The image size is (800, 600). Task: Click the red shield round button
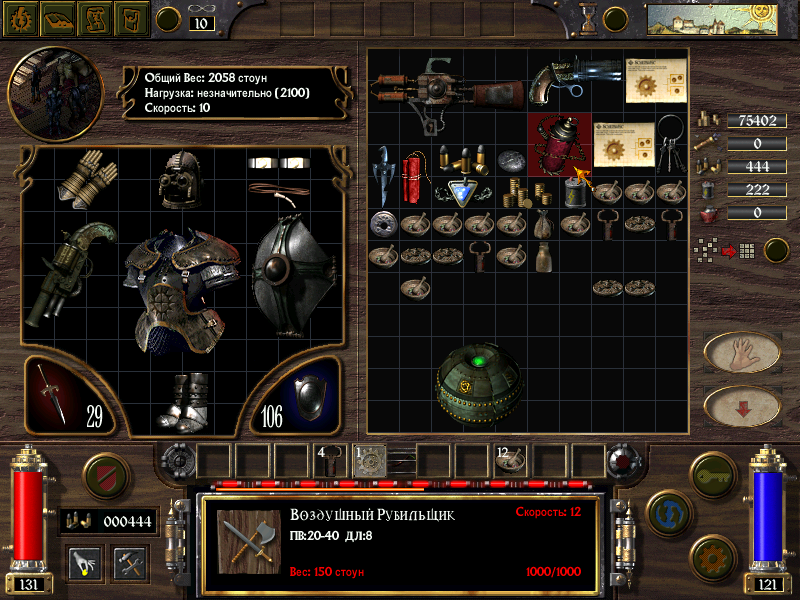106,472
